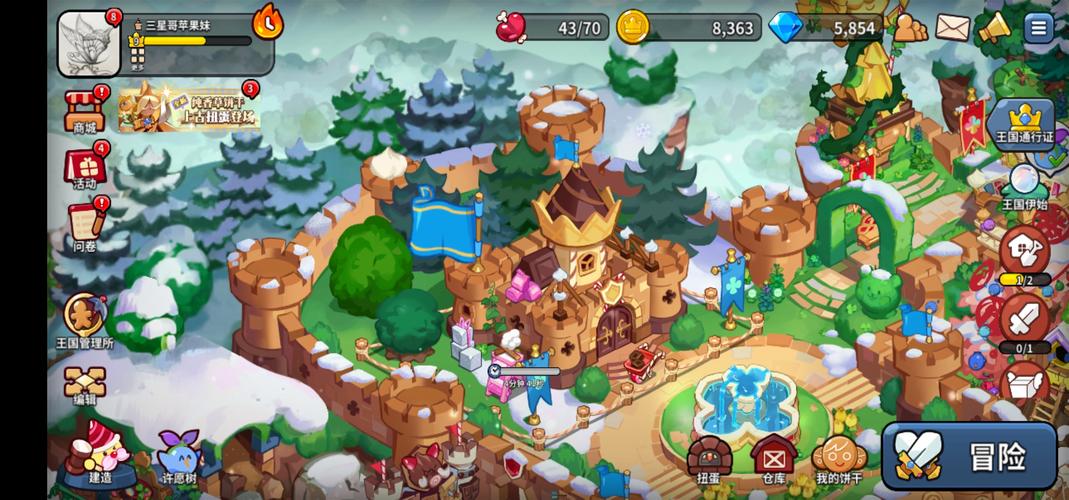Open the 王国伊始 crystal ball
This screenshot has width=1069, height=500.
click(x=1022, y=186)
